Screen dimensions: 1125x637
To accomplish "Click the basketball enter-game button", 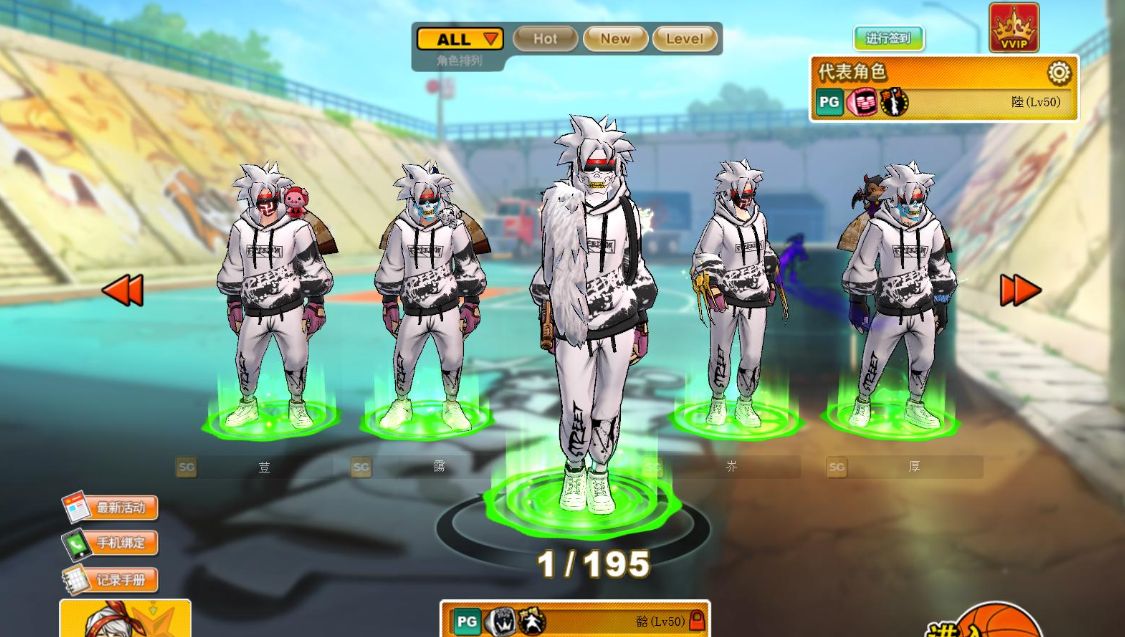I will pos(995,622).
